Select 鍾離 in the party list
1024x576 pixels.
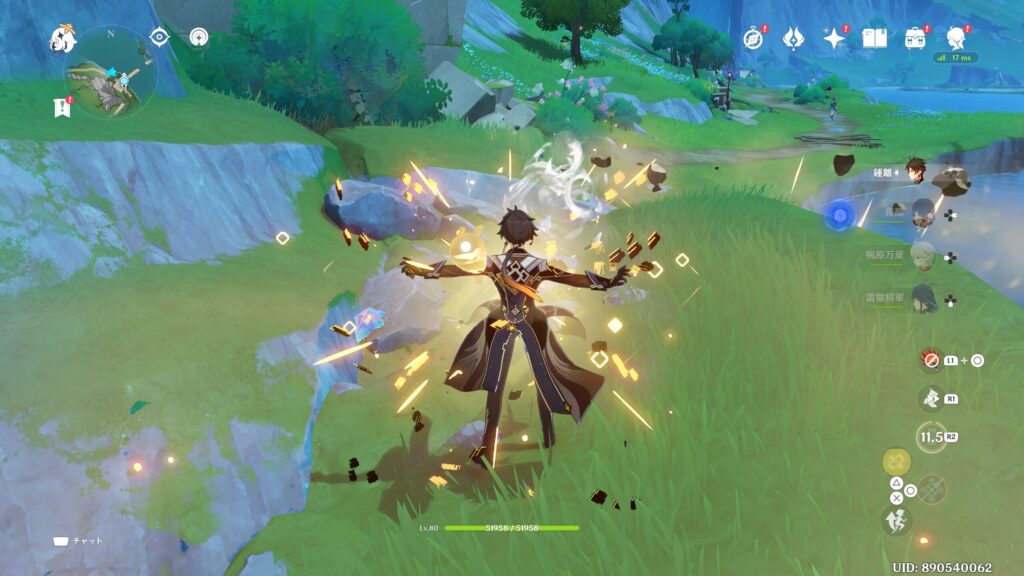tap(916, 171)
